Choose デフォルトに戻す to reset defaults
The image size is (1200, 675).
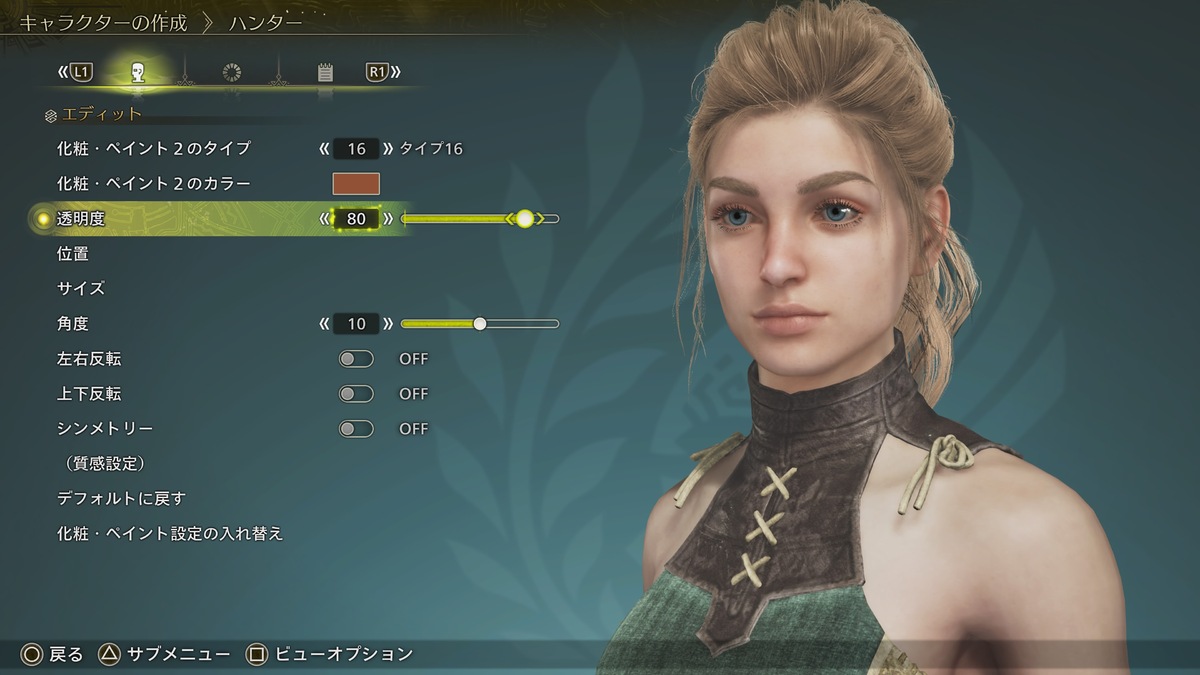pos(122,499)
